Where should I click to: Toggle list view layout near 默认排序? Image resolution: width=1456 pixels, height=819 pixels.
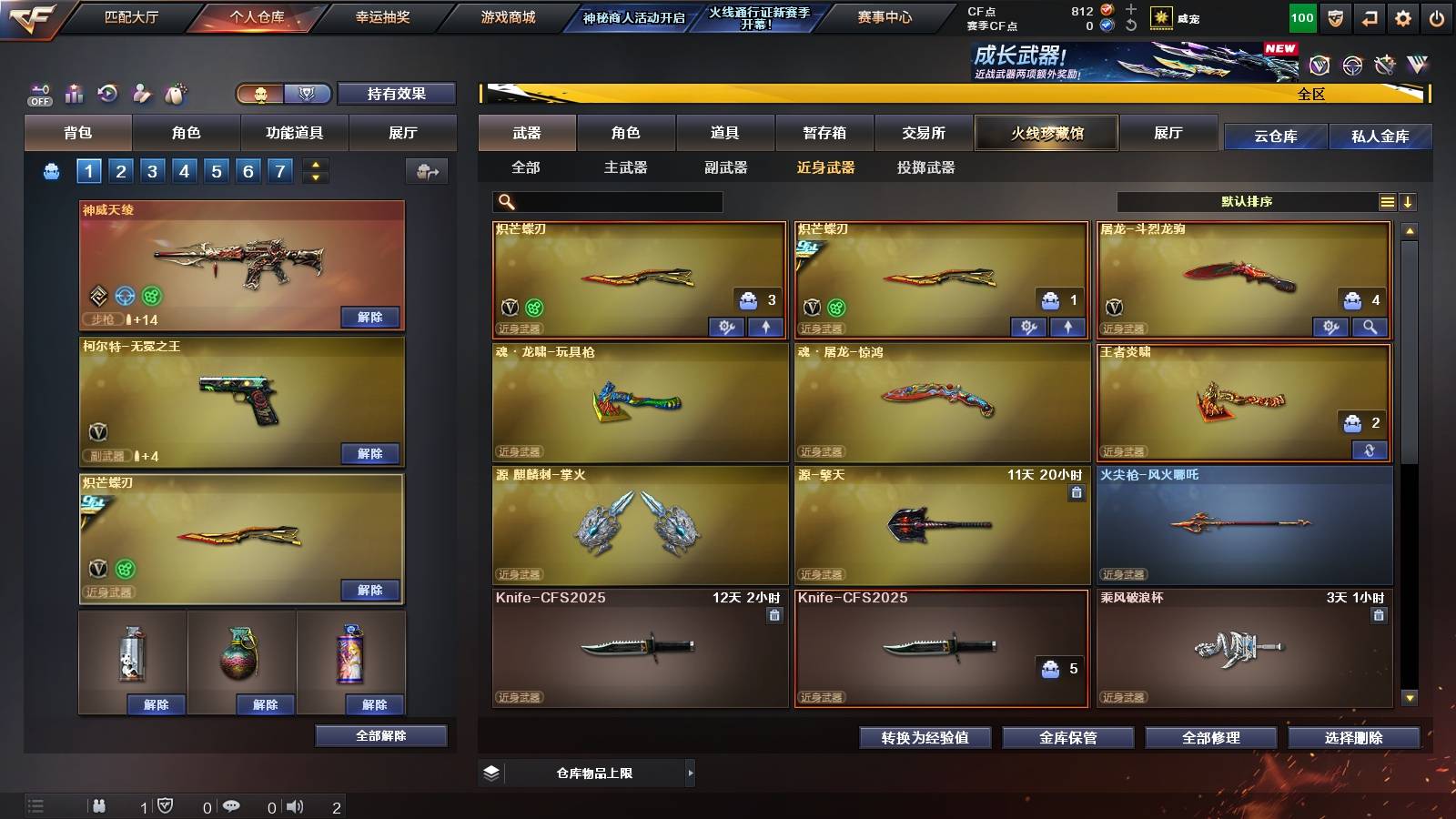pos(1387,201)
